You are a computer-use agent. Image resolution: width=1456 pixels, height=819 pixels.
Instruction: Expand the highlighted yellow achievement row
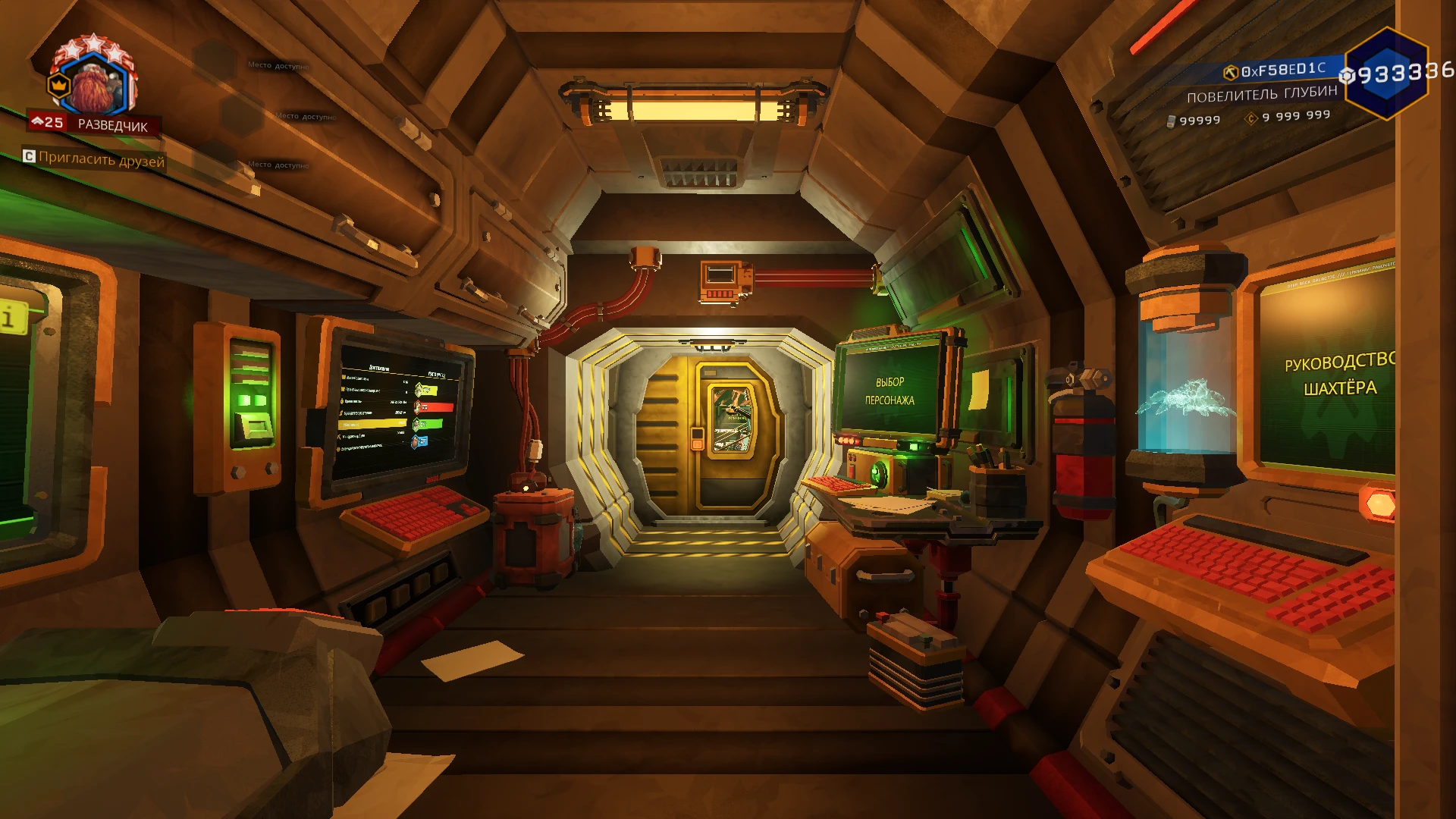[x=373, y=424]
